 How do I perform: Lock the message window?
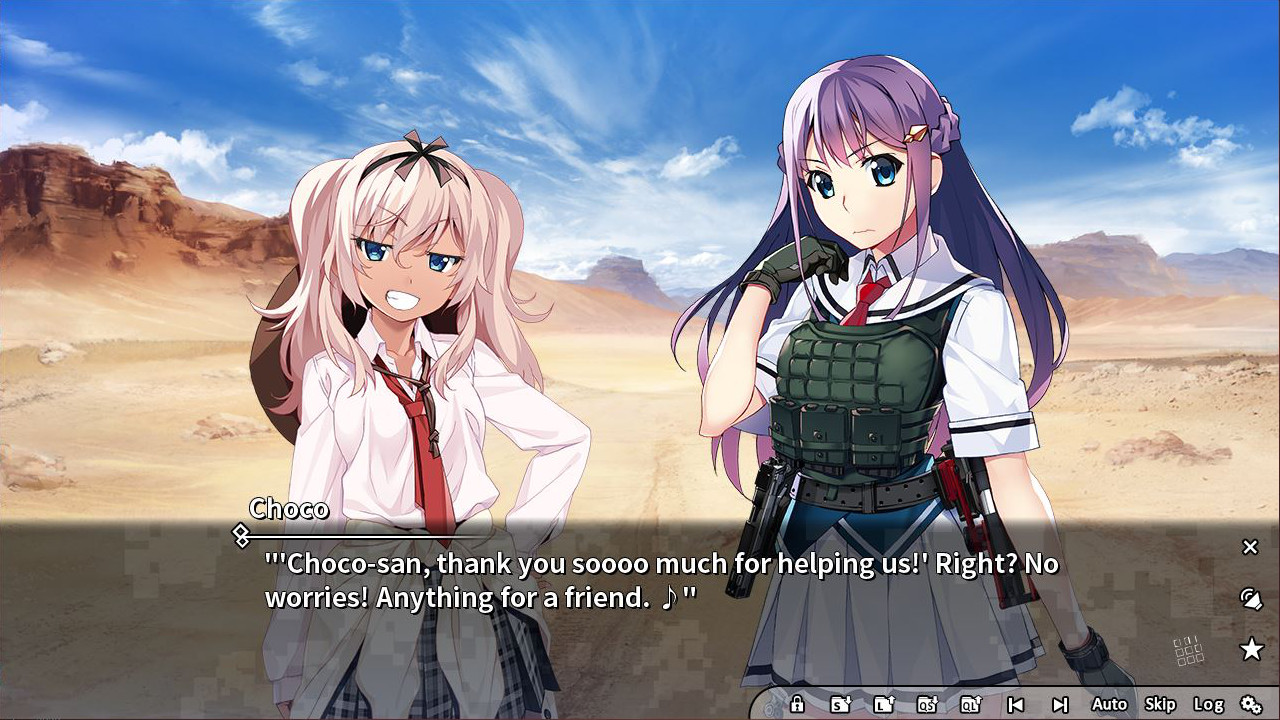click(x=796, y=704)
